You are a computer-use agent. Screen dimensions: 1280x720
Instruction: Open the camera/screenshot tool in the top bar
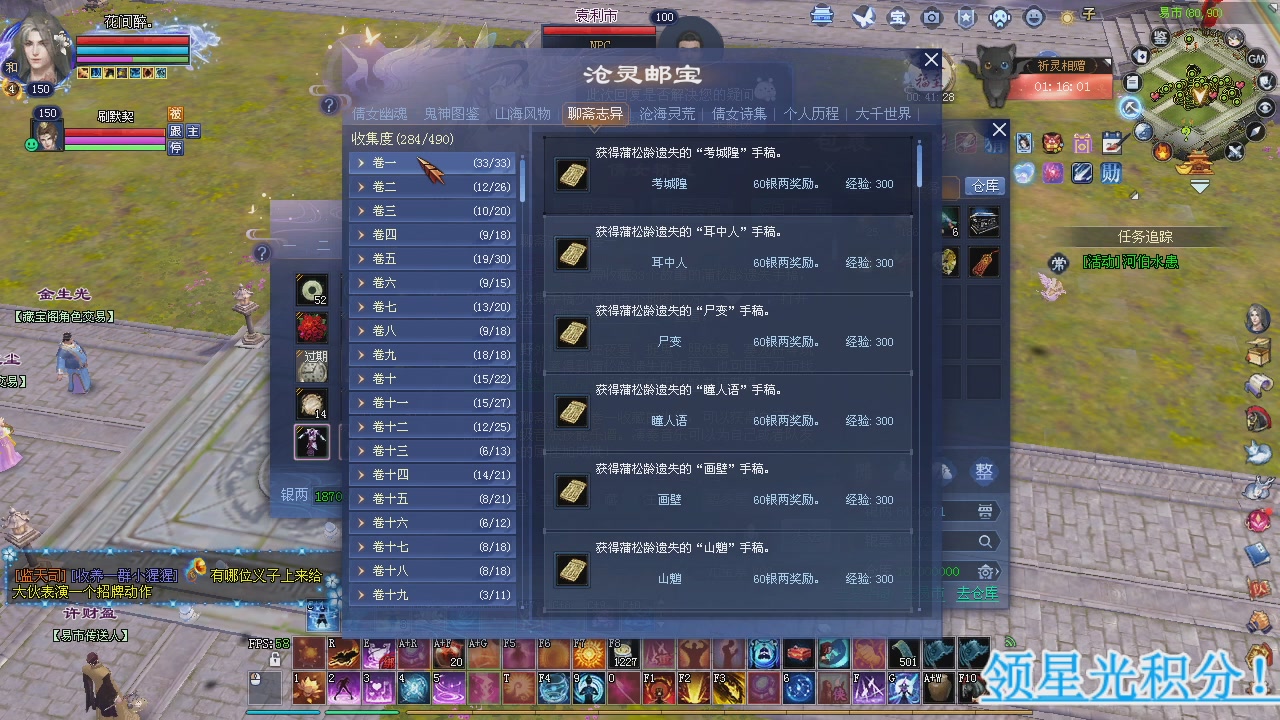930,17
